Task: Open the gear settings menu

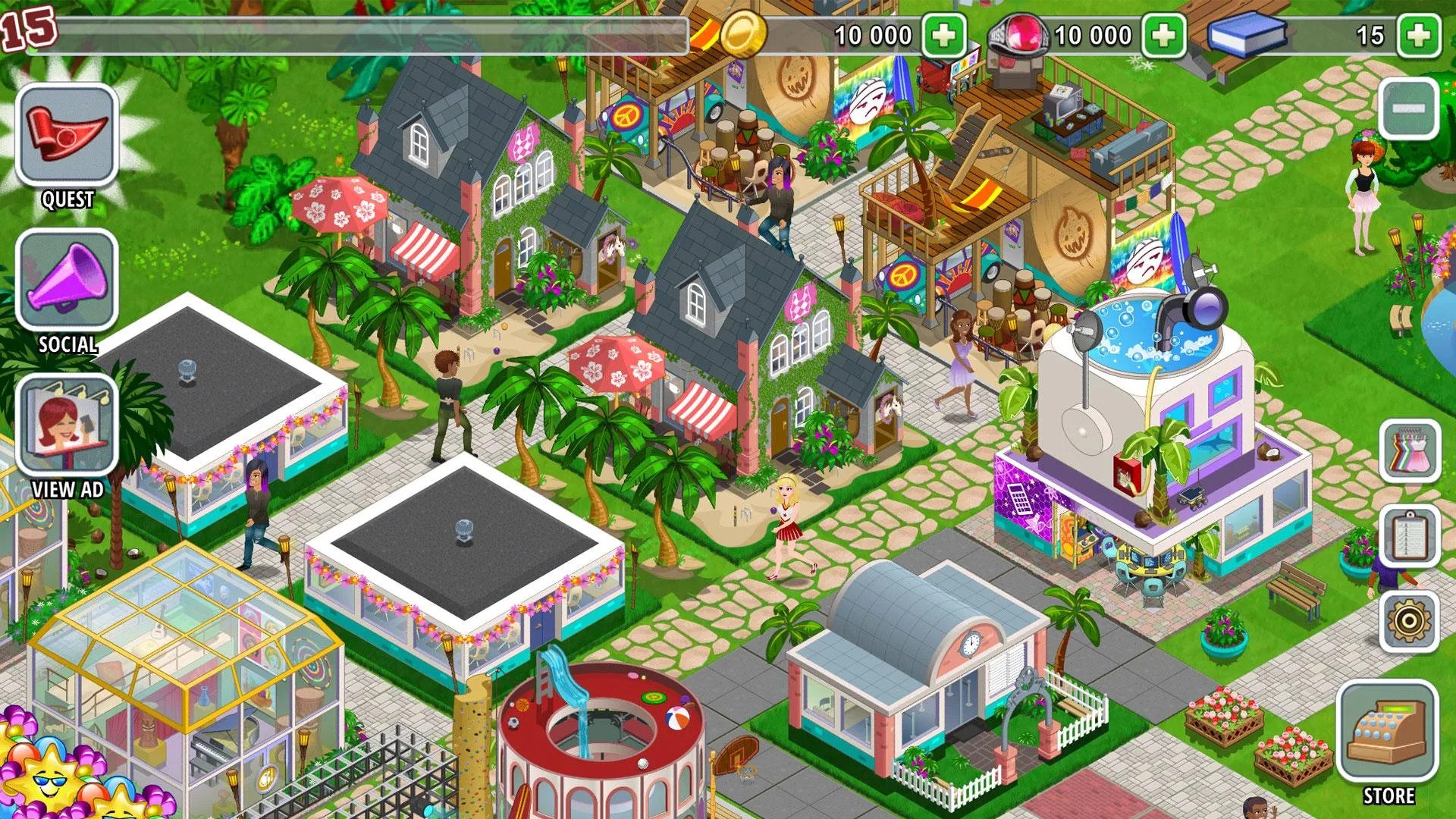Action: pyautogui.click(x=1409, y=621)
